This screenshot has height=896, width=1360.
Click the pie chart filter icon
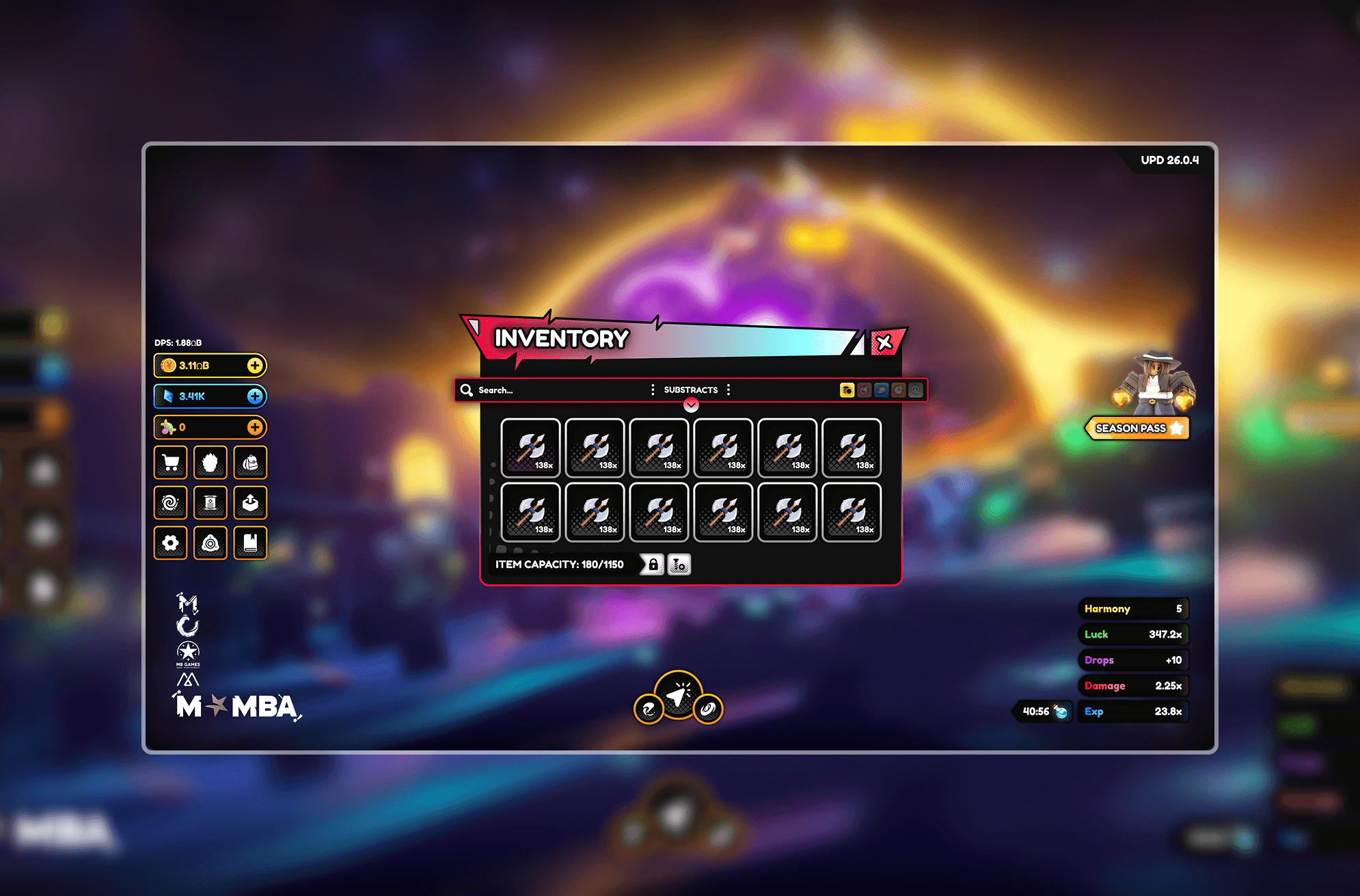point(897,390)
